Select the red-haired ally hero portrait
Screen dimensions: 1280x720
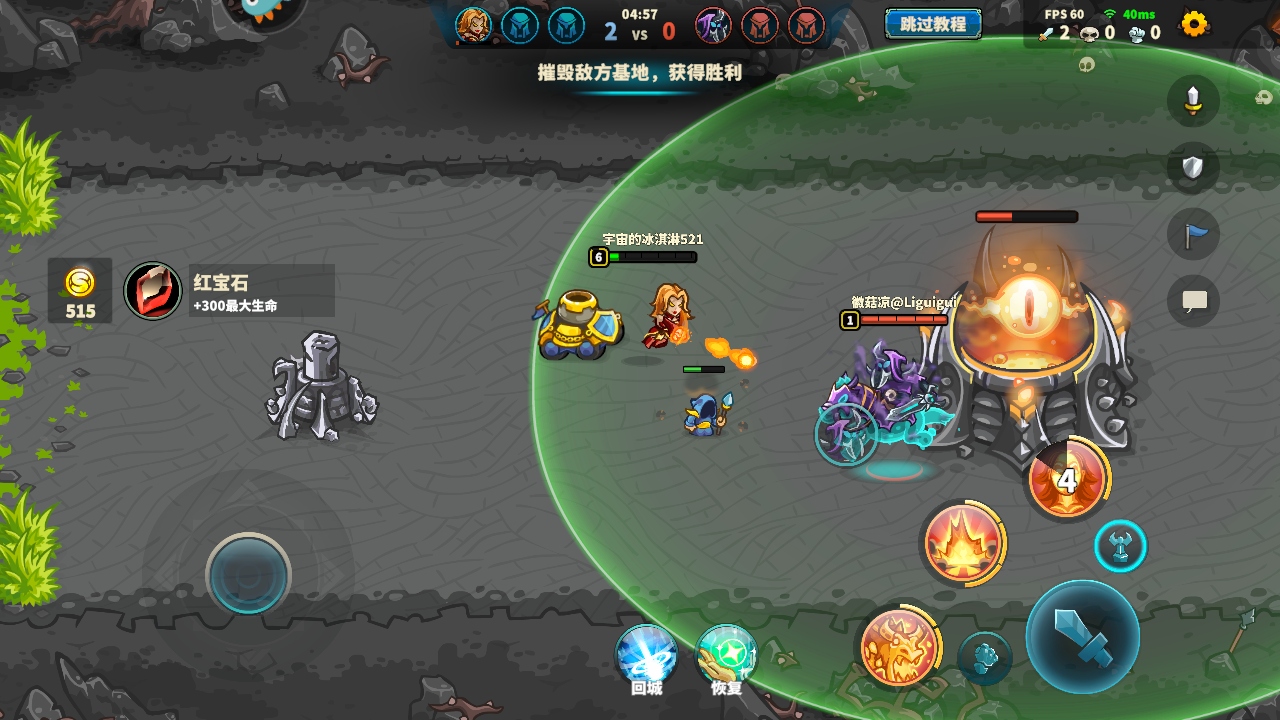point(473,25)
